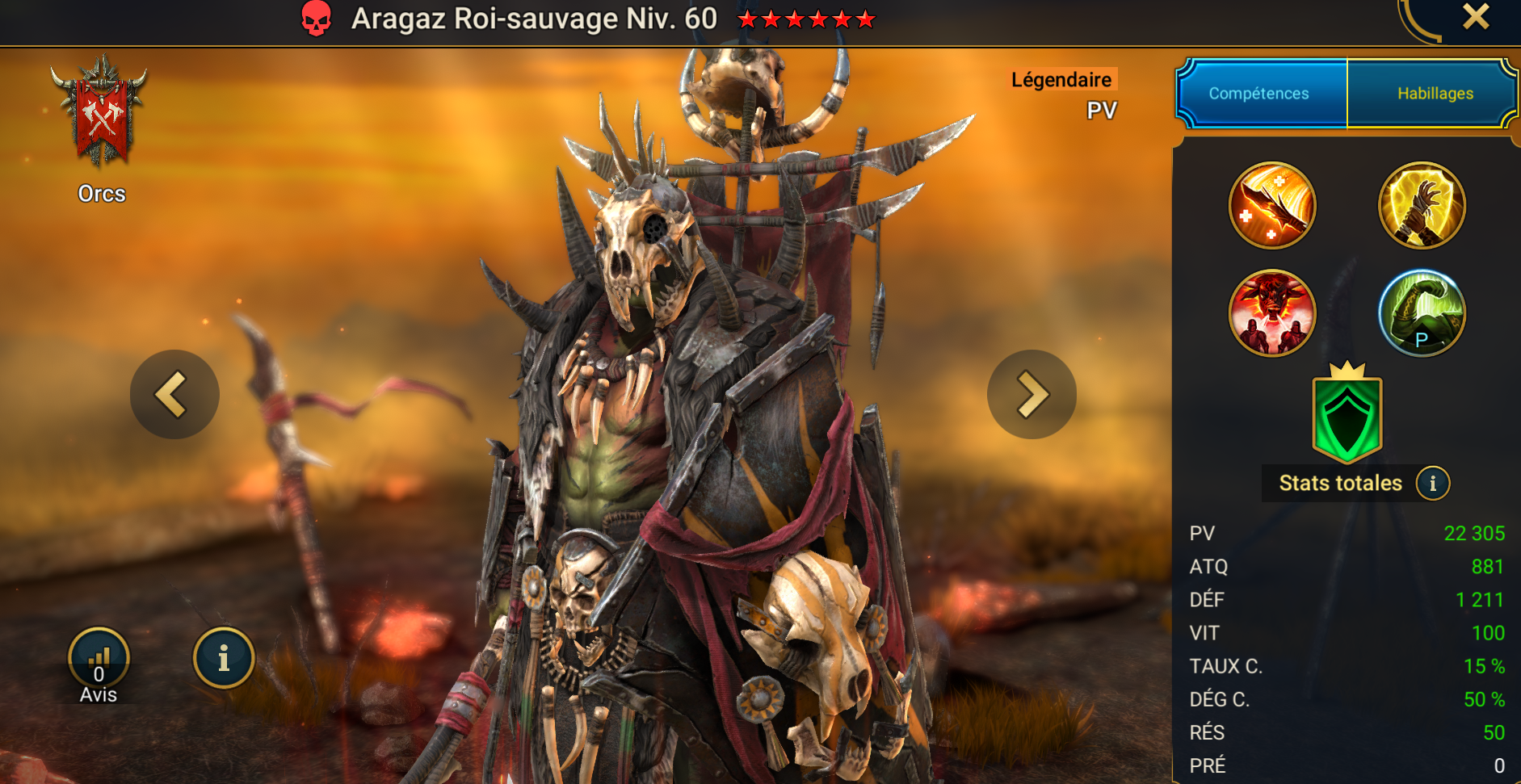Go to next champion with right arrow

click(1032, 394)
